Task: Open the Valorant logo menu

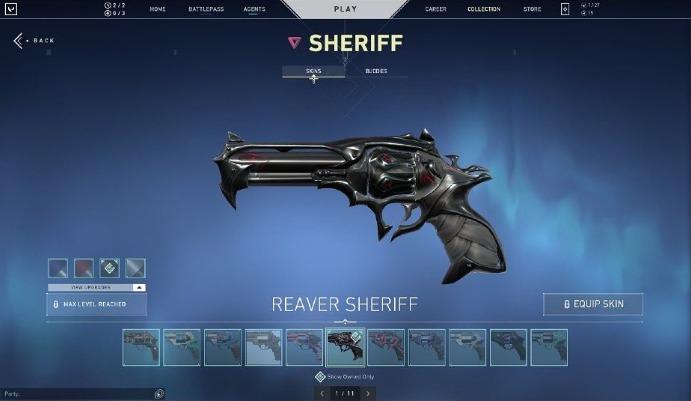Action: point(11,9)
